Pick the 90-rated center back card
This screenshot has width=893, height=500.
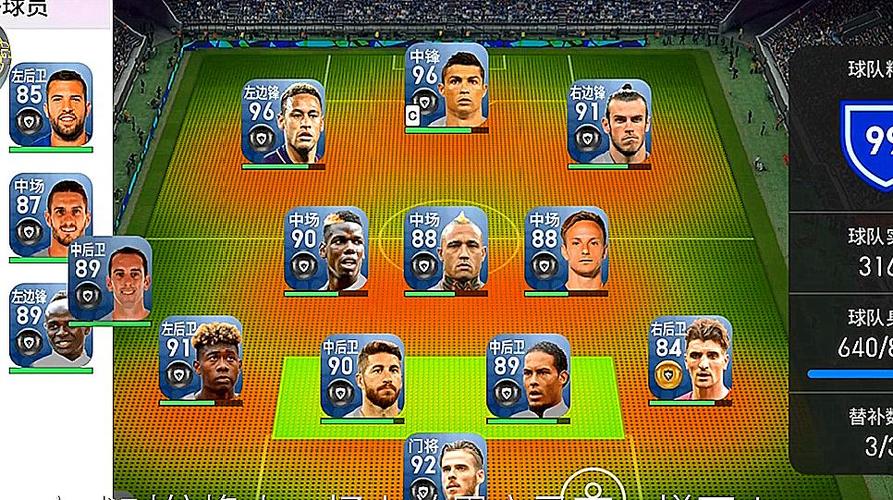361,375
